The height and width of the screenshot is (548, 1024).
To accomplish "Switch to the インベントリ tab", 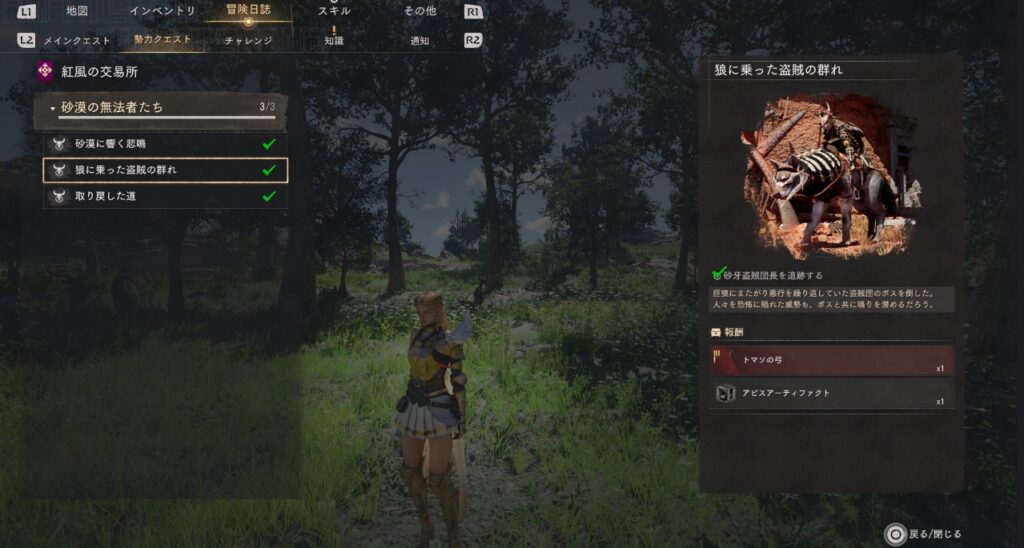I will [x=162, y=11].
